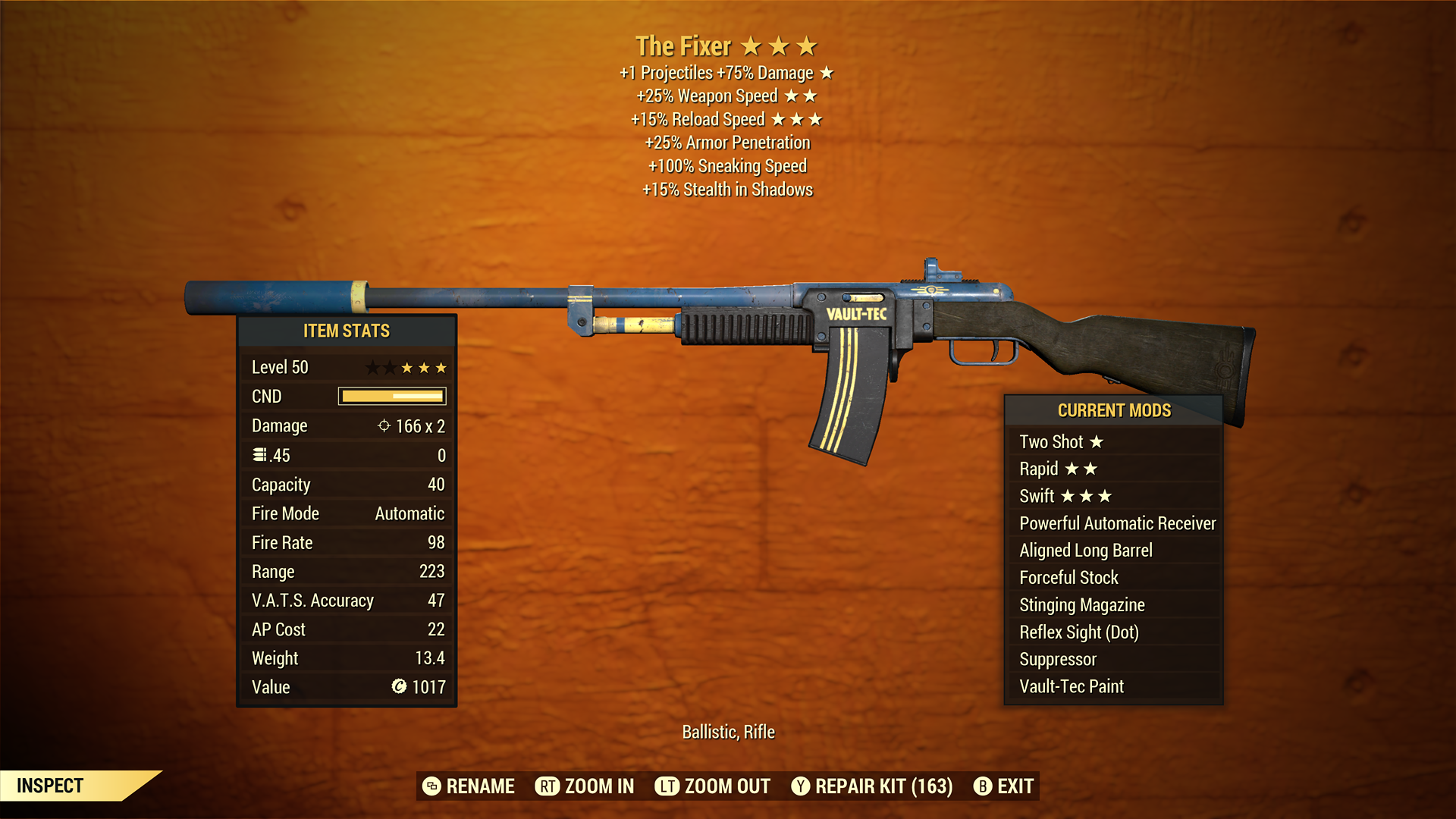
Task: Select Zoom In on the weapon
Action: 585,786
